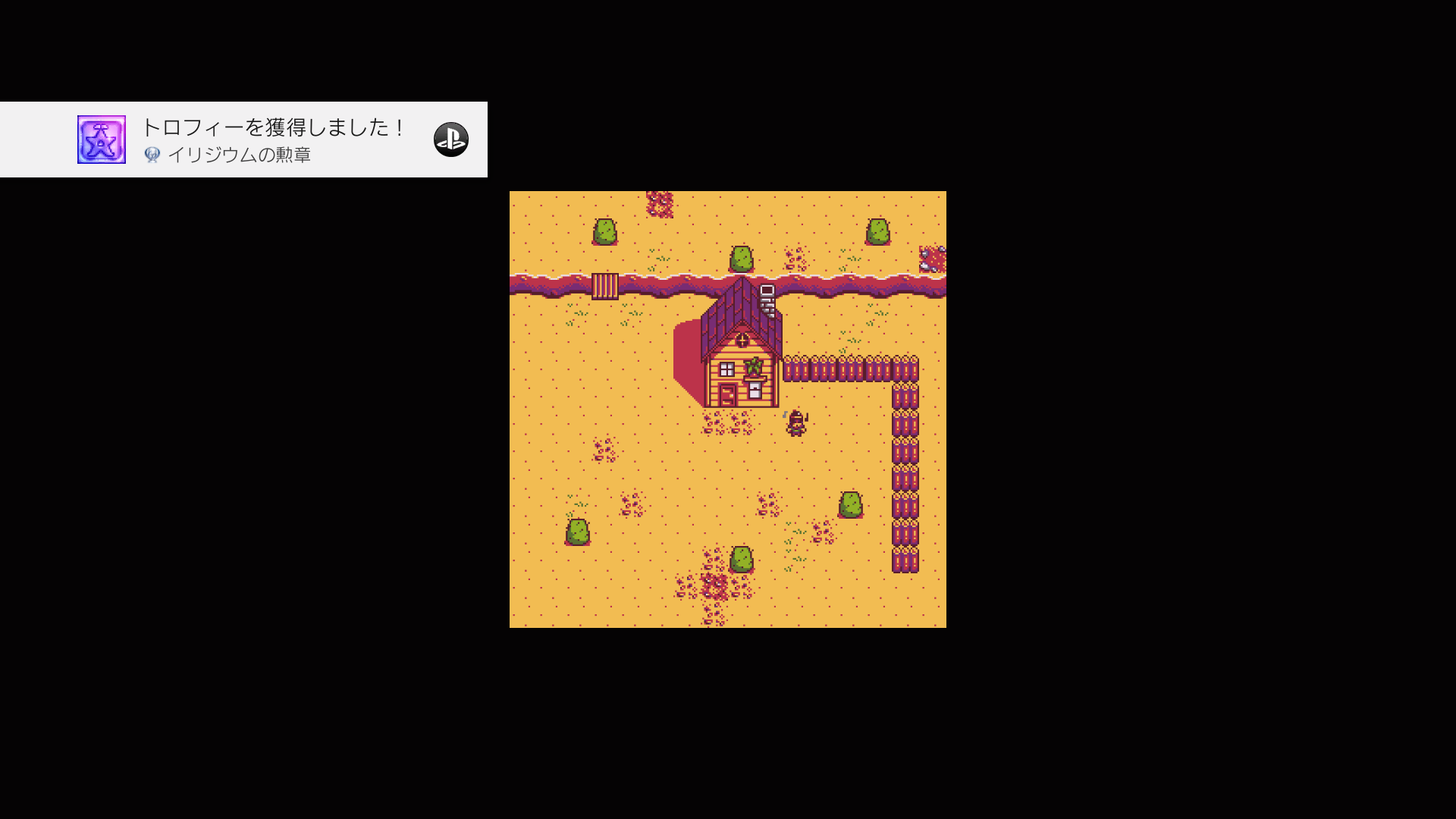This screenshot has height=819, width=1456.
Task: Click the farmhouse front door
Action: 727,394
